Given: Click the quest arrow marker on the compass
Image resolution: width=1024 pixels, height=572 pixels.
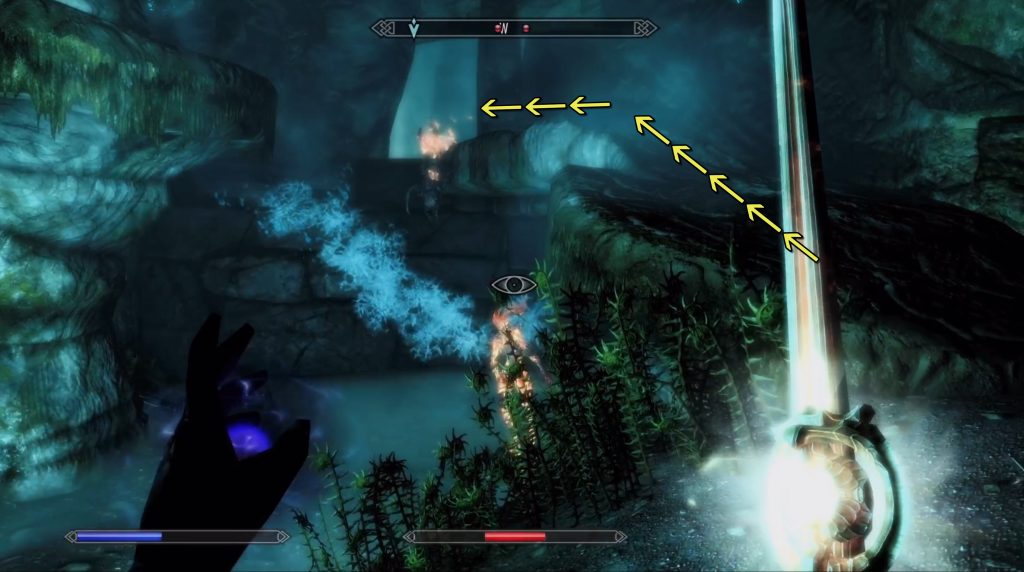Looking at the screenshot, I should [414, 29].
